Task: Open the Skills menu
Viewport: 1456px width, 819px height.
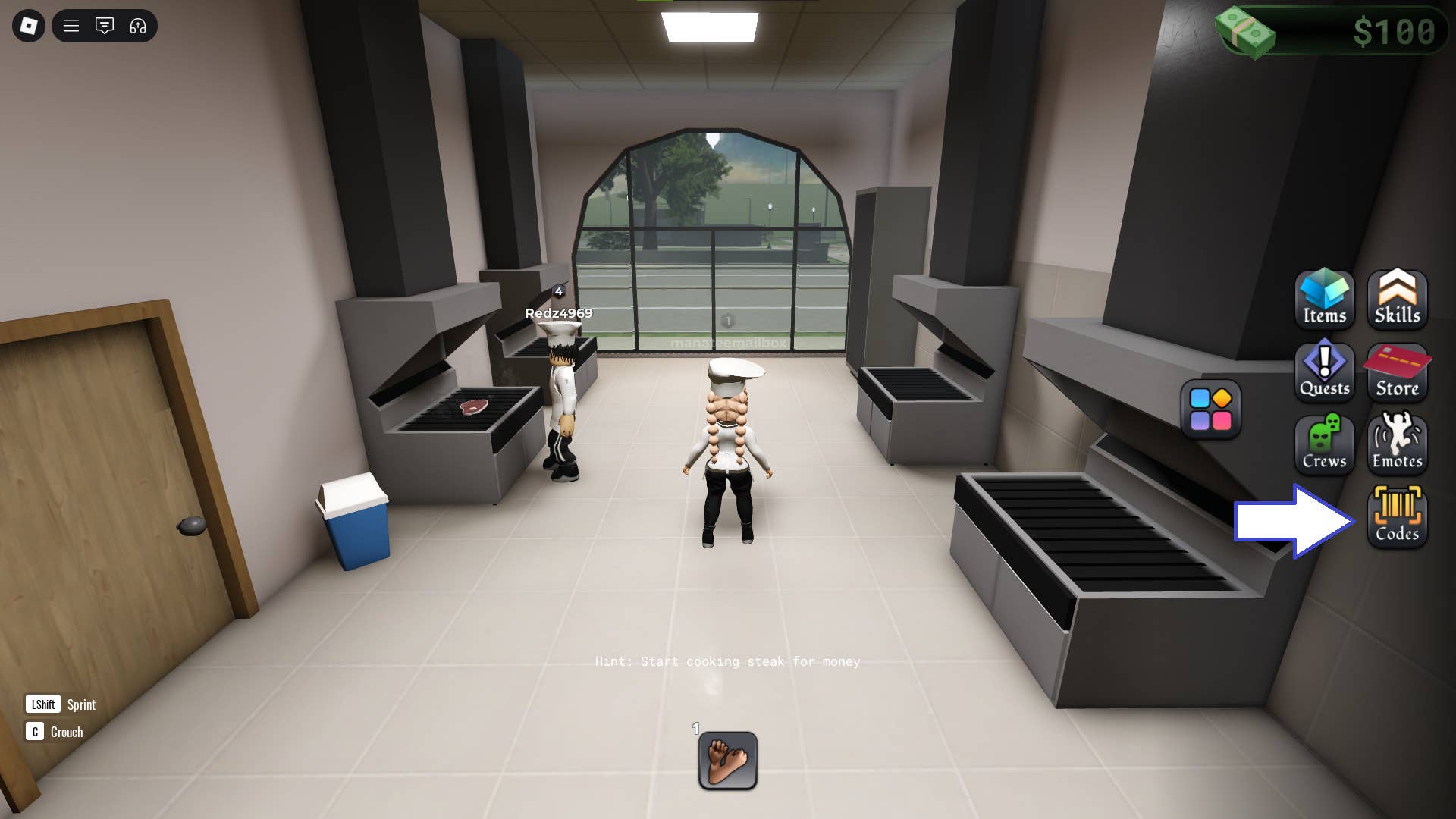Action: tap(1398, 300)
